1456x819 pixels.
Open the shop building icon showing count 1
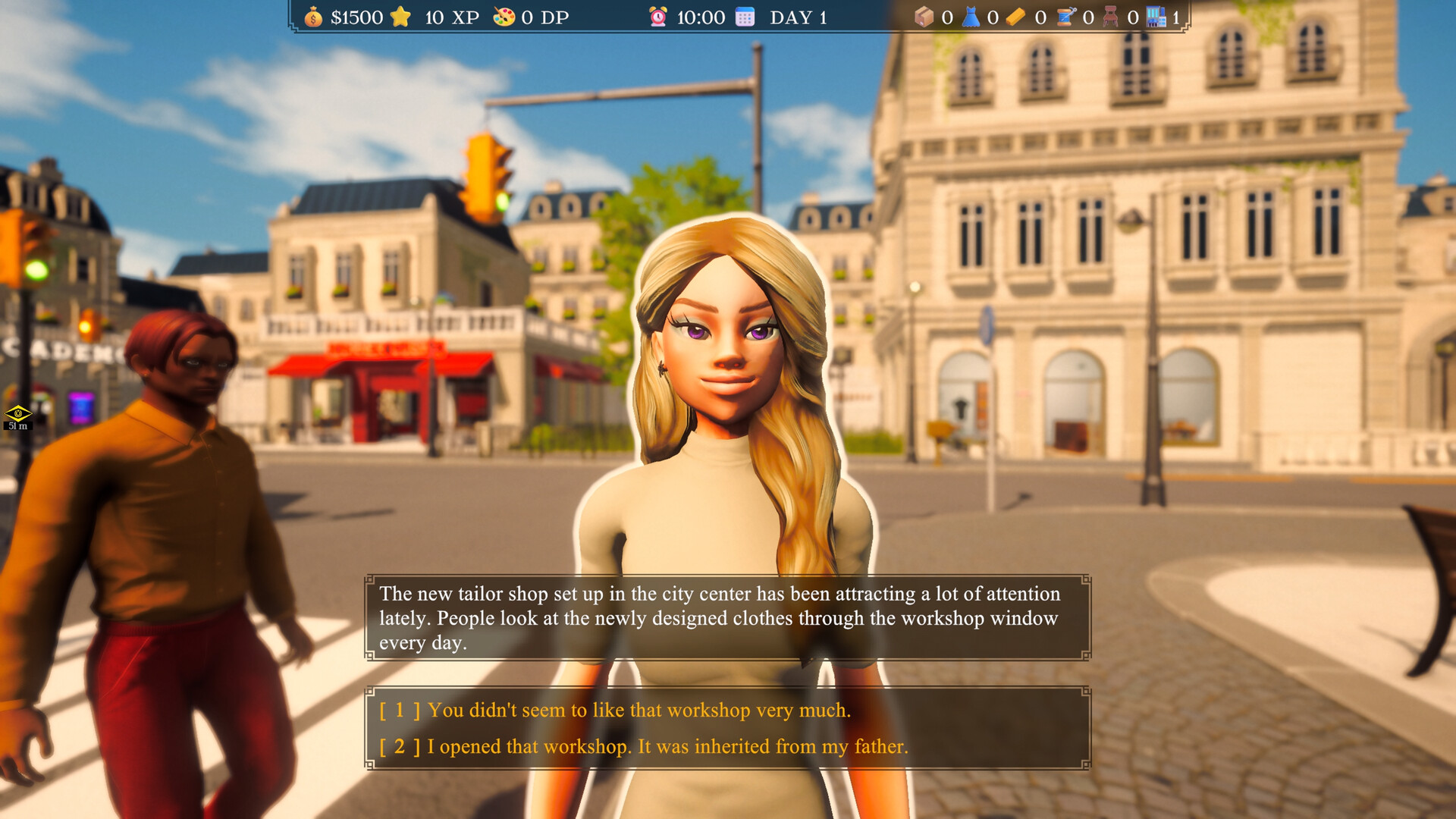(1156, 17)
